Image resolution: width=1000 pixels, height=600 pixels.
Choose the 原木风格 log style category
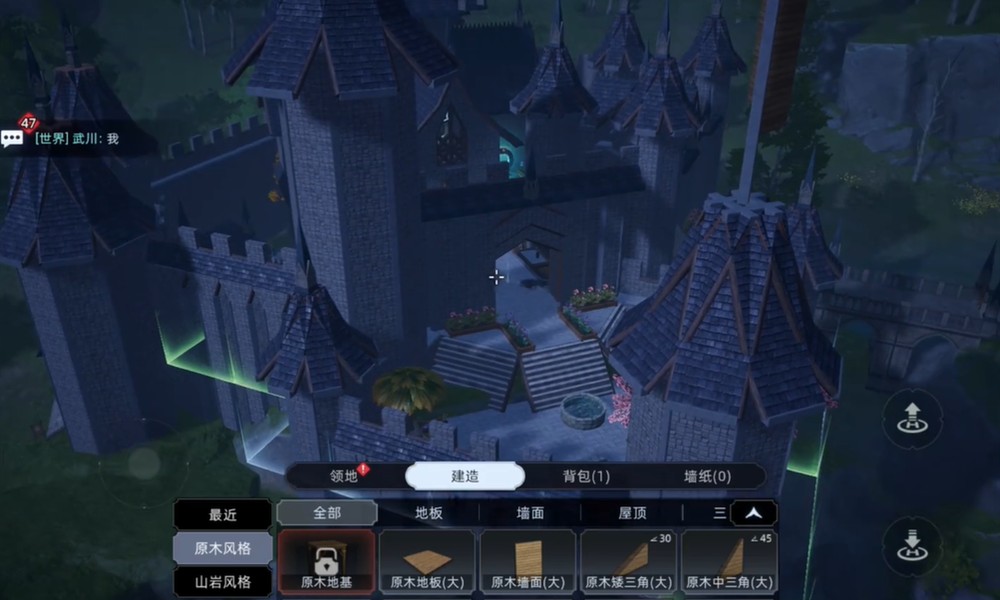(222, 548)
